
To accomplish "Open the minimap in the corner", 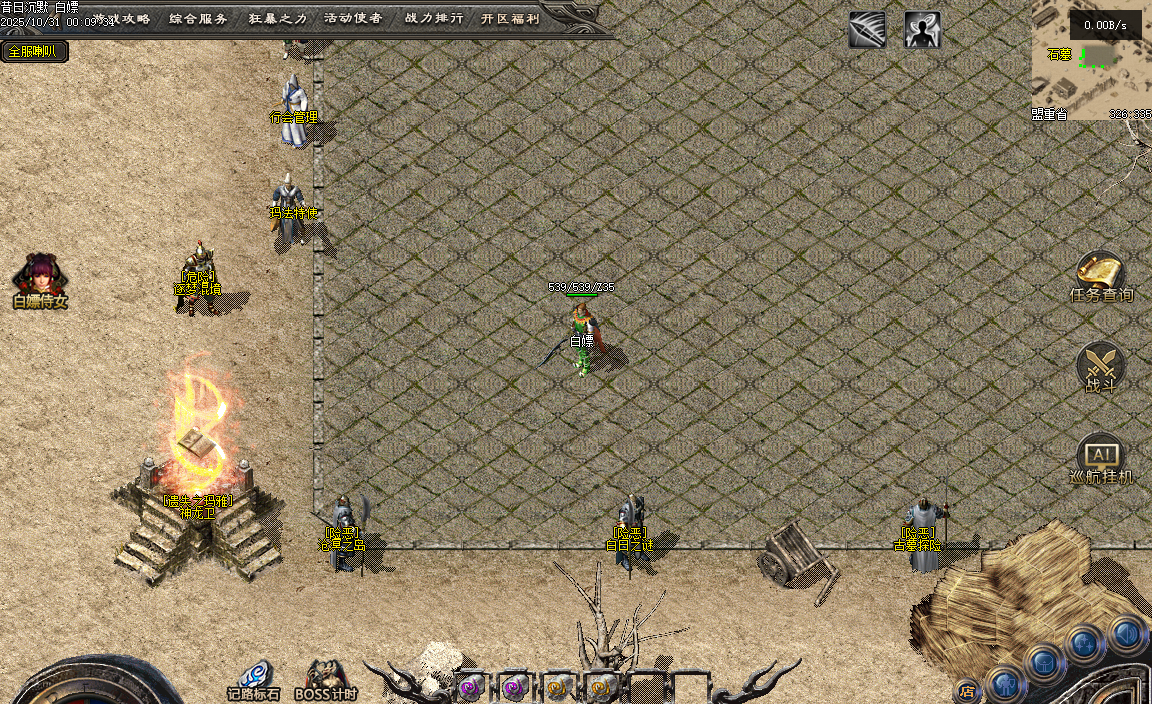I will click(x=1091, y=60).
